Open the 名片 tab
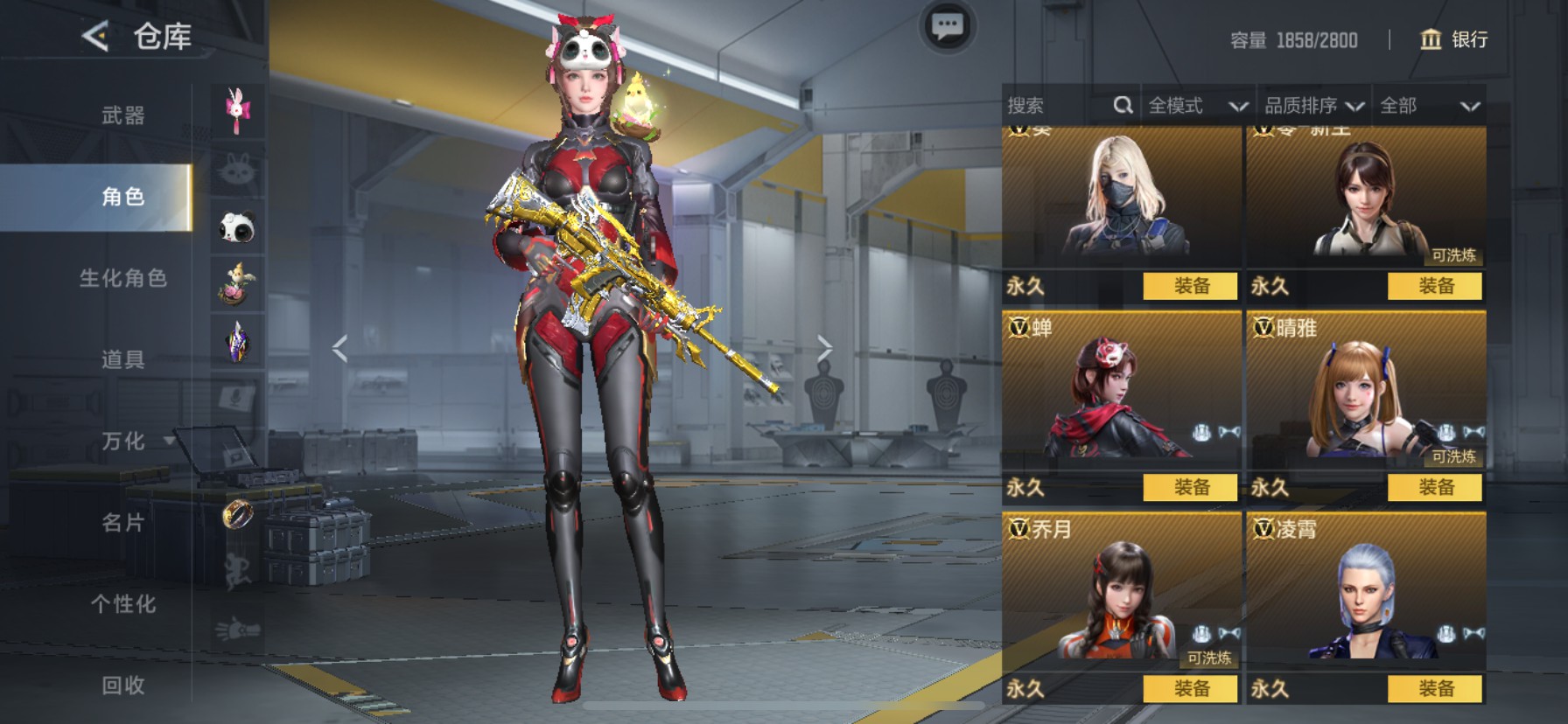 point(122,523)
